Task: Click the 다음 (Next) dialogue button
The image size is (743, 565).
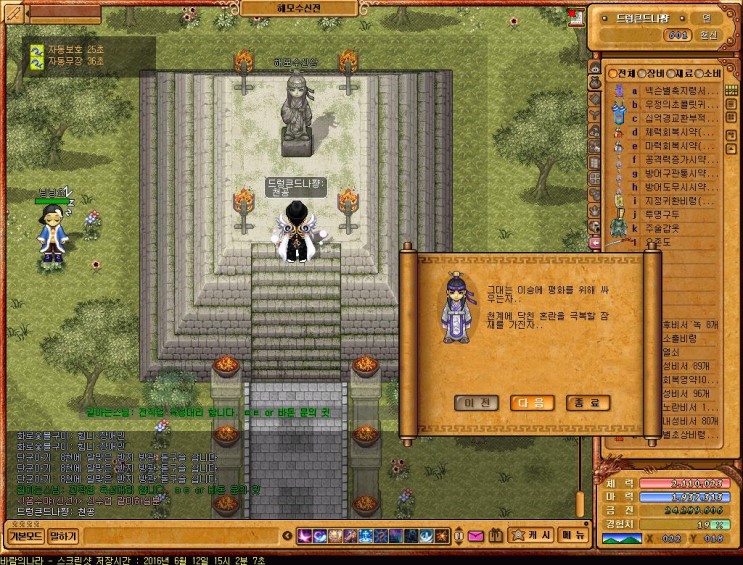Action: pos(531,403)
